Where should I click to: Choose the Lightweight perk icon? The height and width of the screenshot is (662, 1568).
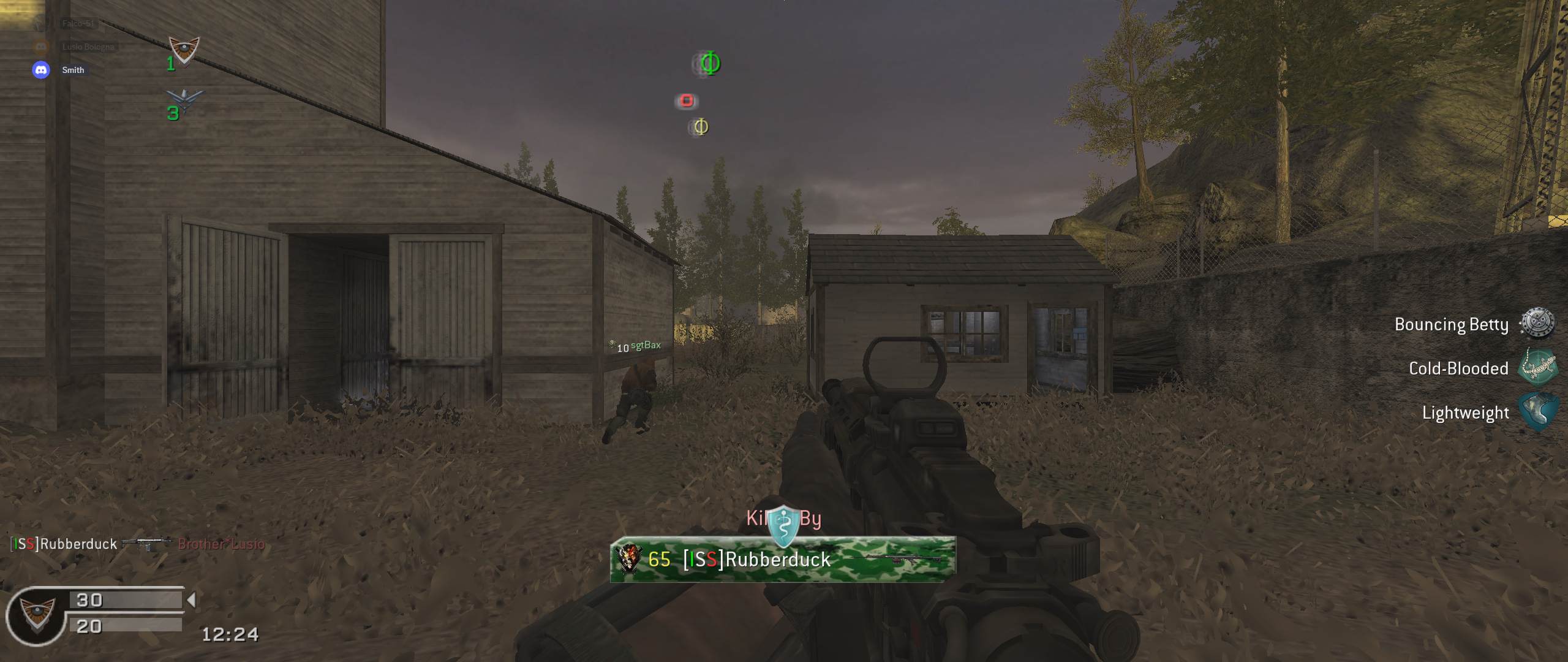coord(1537,412)
